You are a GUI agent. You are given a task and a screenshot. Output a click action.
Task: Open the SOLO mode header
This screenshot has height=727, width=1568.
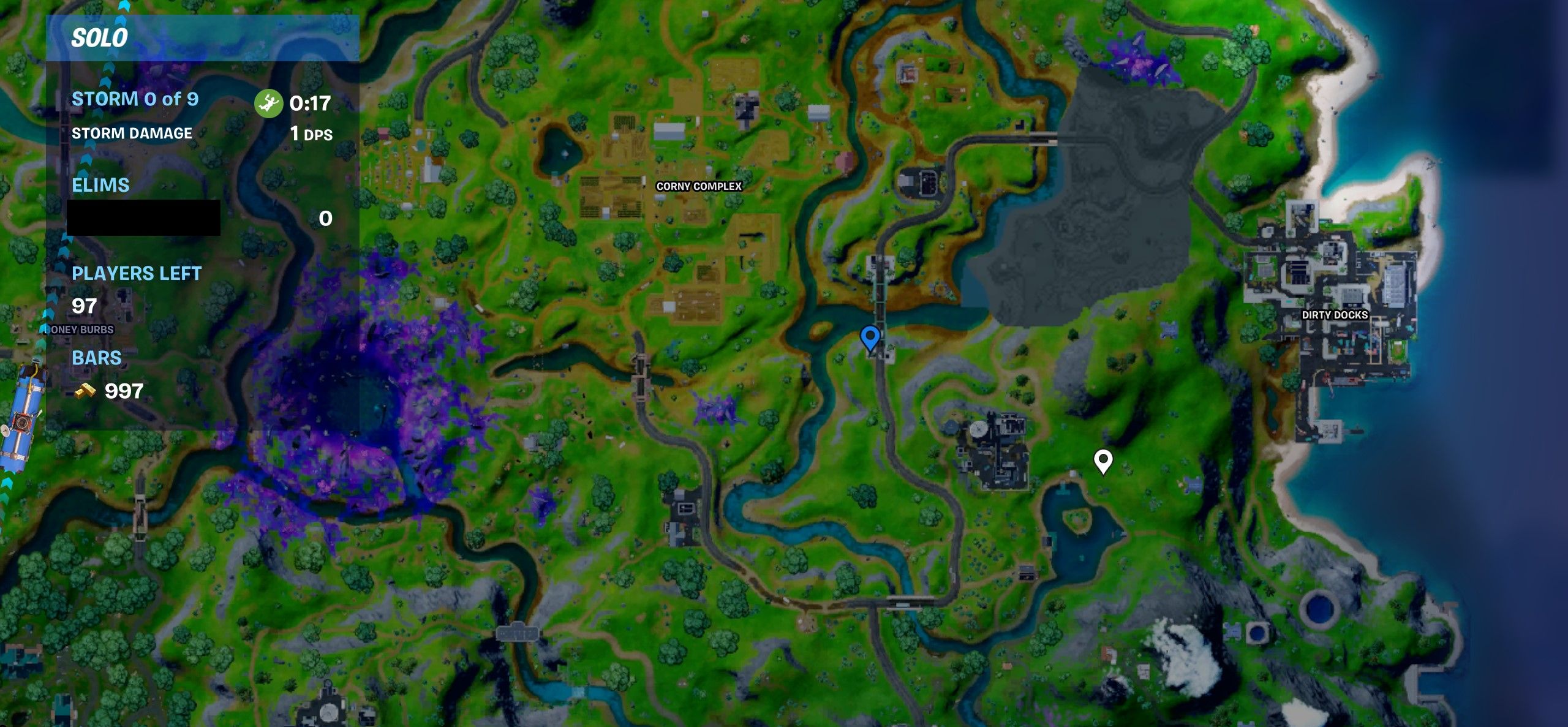click(99, 37)
